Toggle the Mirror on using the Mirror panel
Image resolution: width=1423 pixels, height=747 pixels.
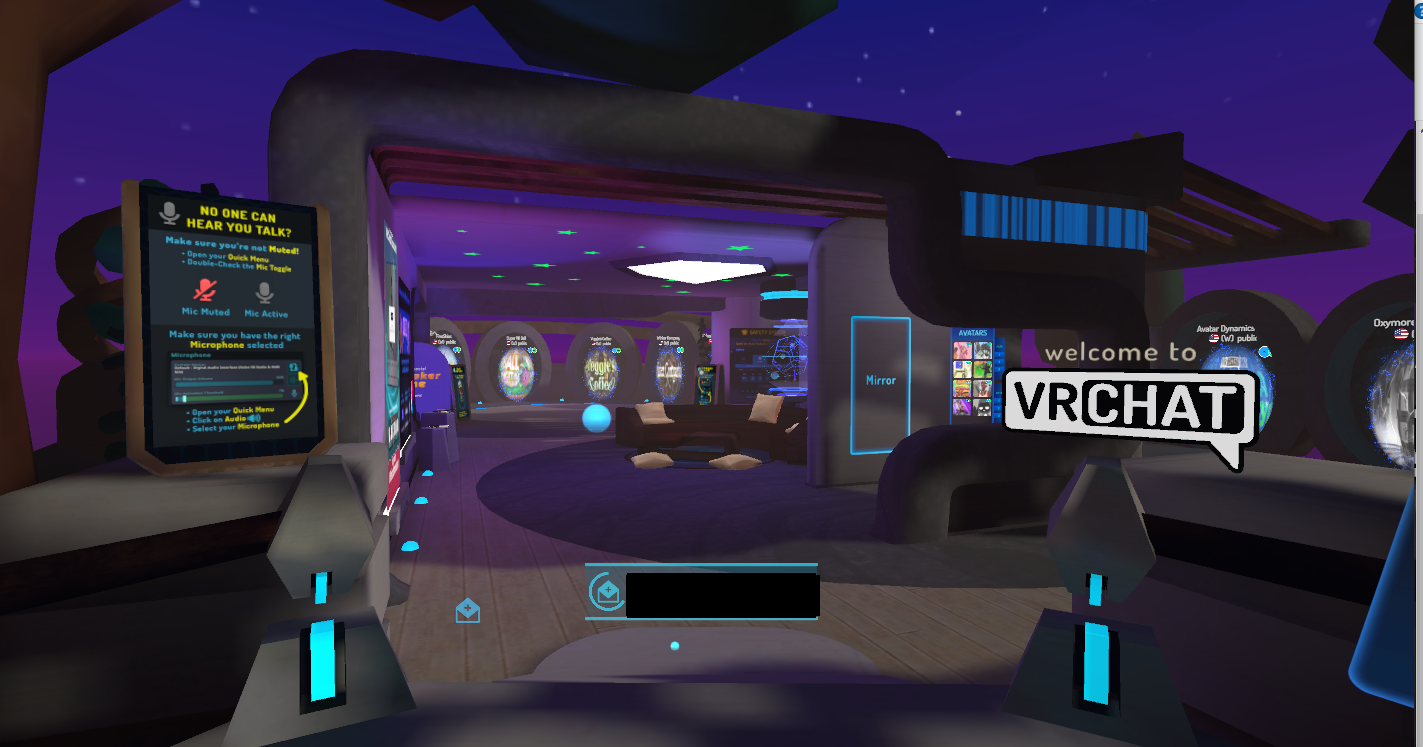880,380
